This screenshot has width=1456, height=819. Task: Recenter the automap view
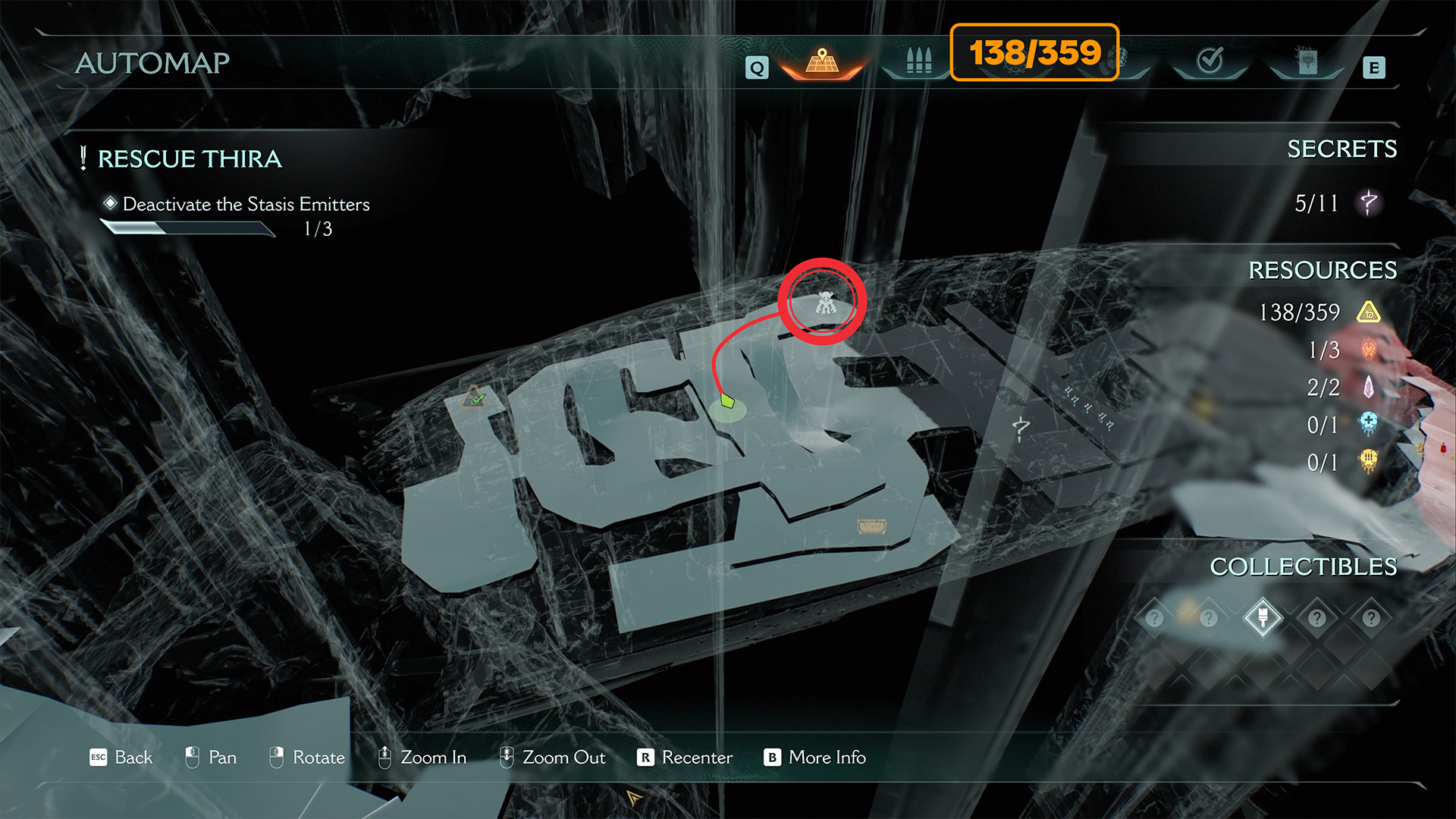point(685,758)
